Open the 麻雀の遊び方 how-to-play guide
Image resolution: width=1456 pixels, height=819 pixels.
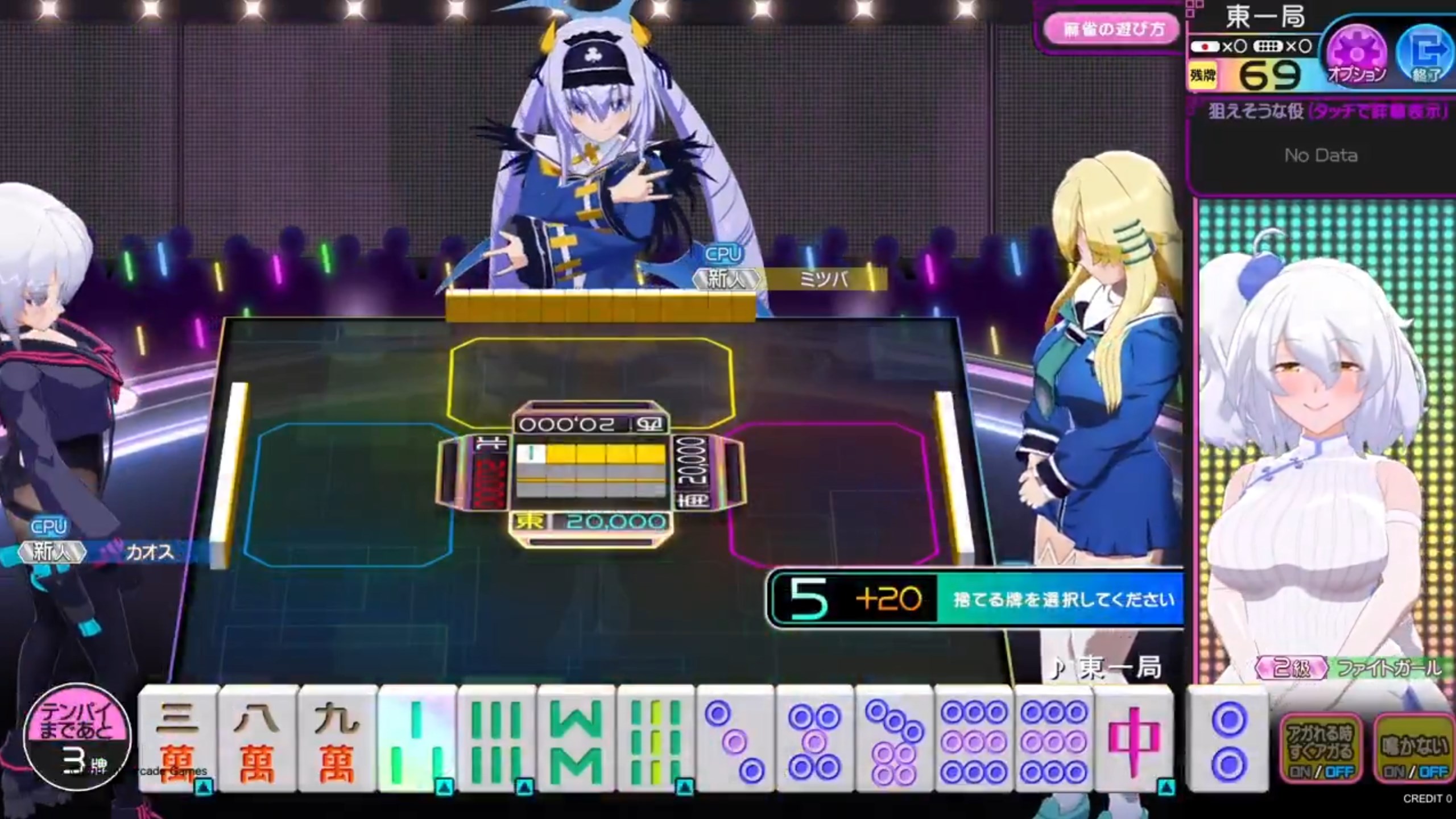1112,30
